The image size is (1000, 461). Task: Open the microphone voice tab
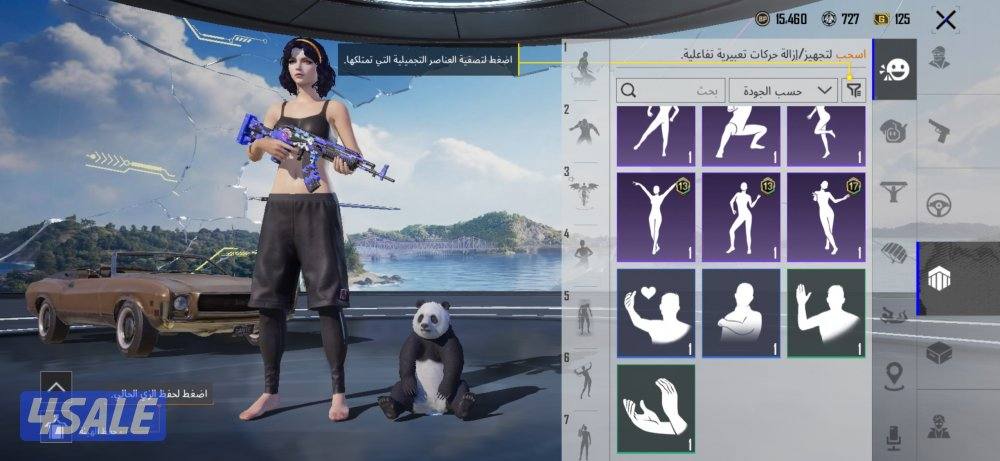click(895, 436)
